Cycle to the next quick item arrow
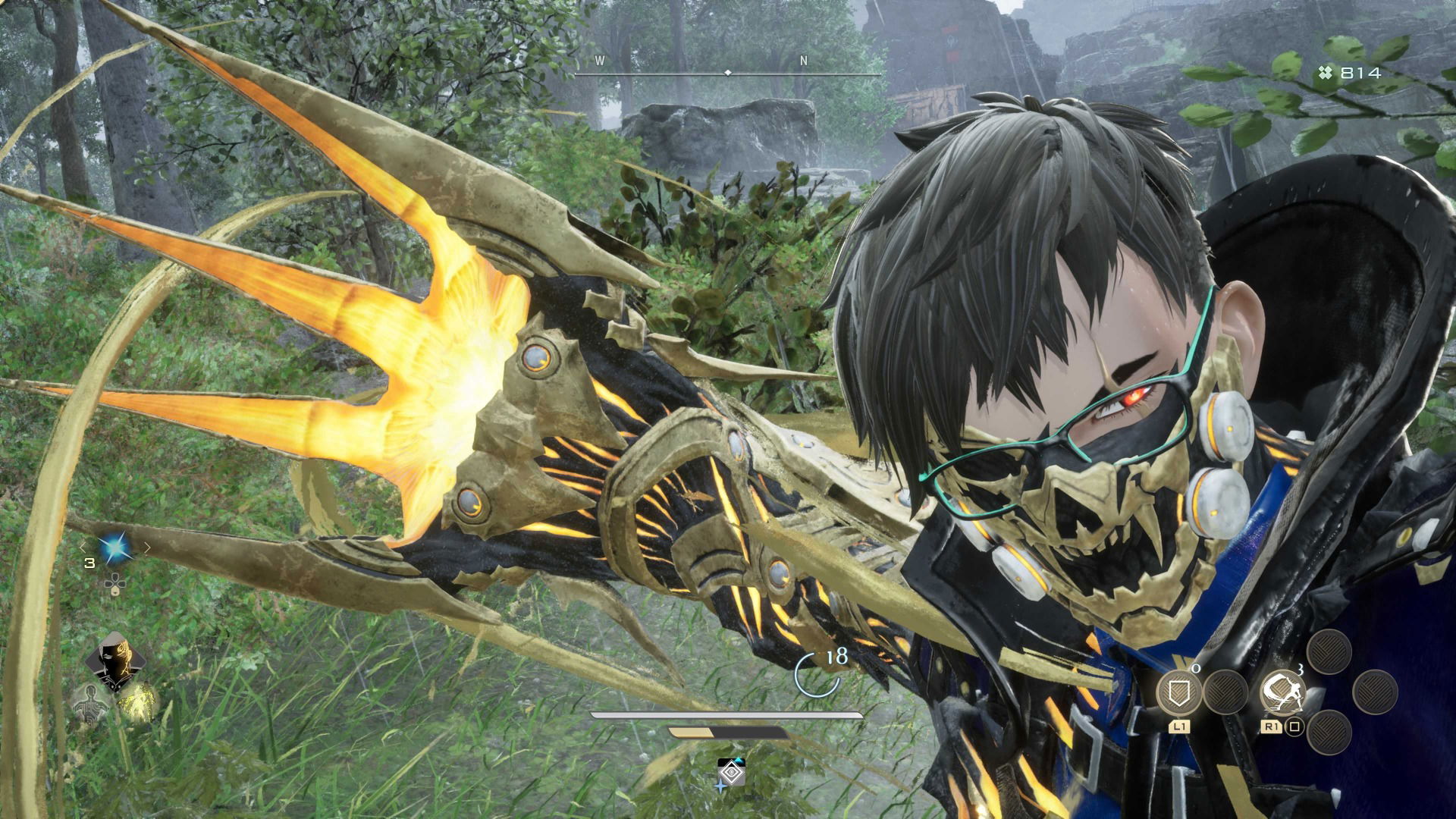 [x=147, y=548]
